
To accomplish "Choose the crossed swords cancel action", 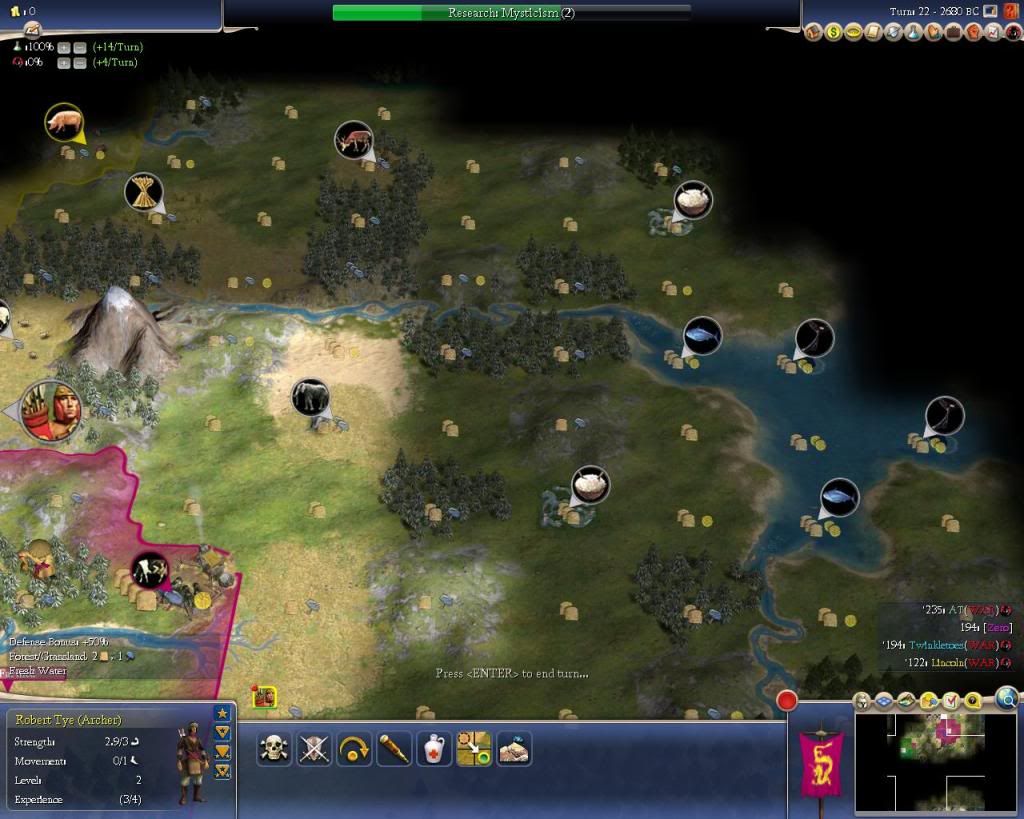I will coord(315,749).
